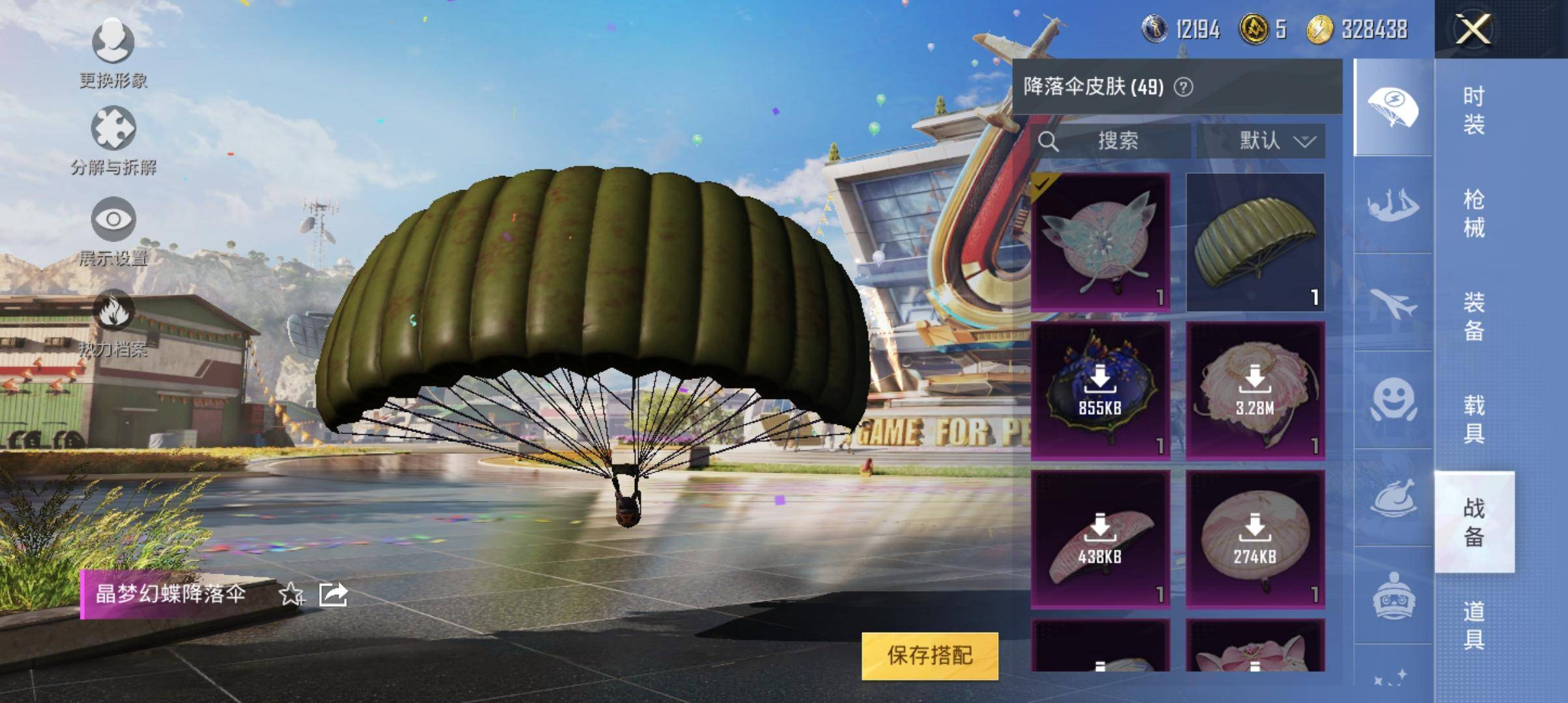Show help for 降落伞皮肤 question mark

pos(1183,87)
